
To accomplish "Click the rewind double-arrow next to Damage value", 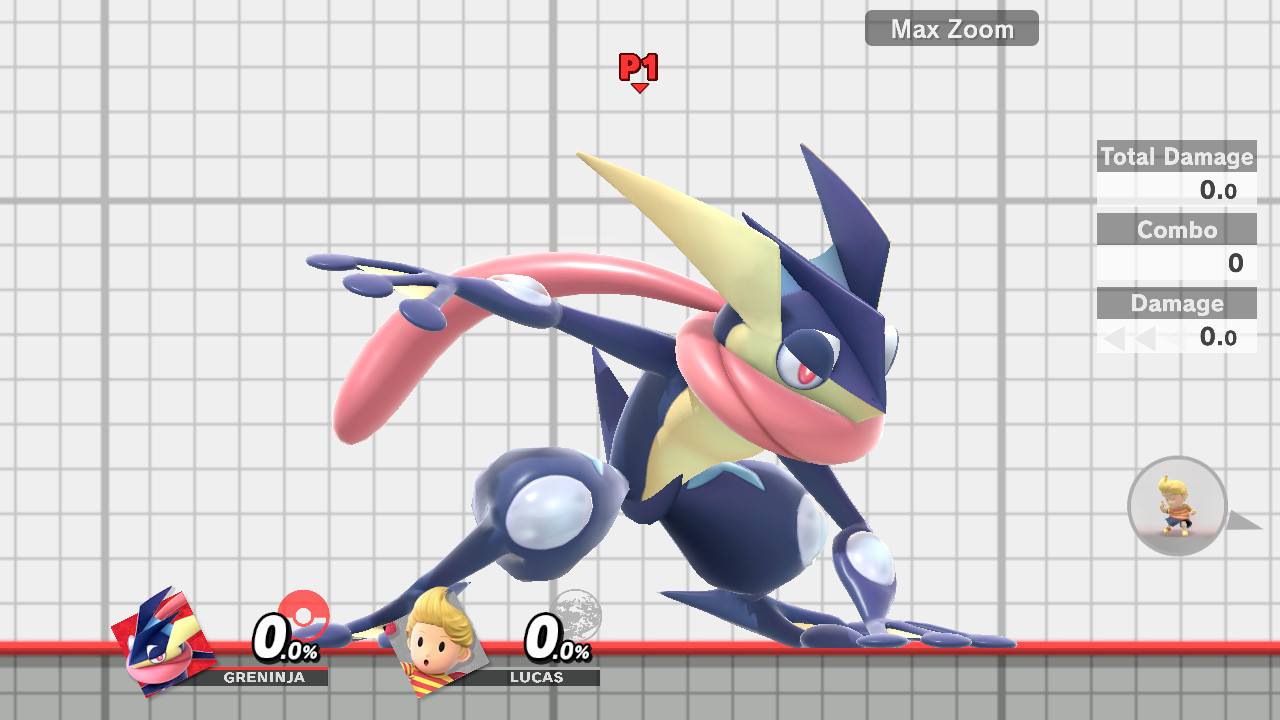I will tap(1129, 338).
